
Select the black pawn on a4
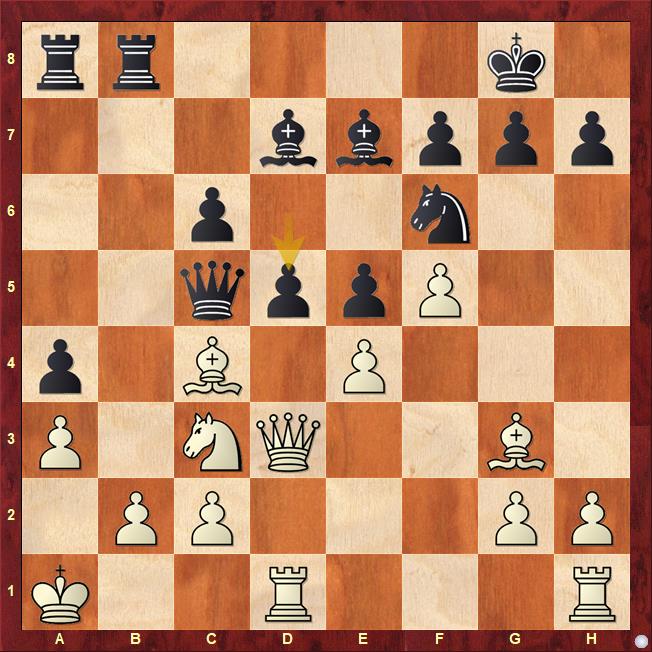pyautogui.click(x=61, y=365)
